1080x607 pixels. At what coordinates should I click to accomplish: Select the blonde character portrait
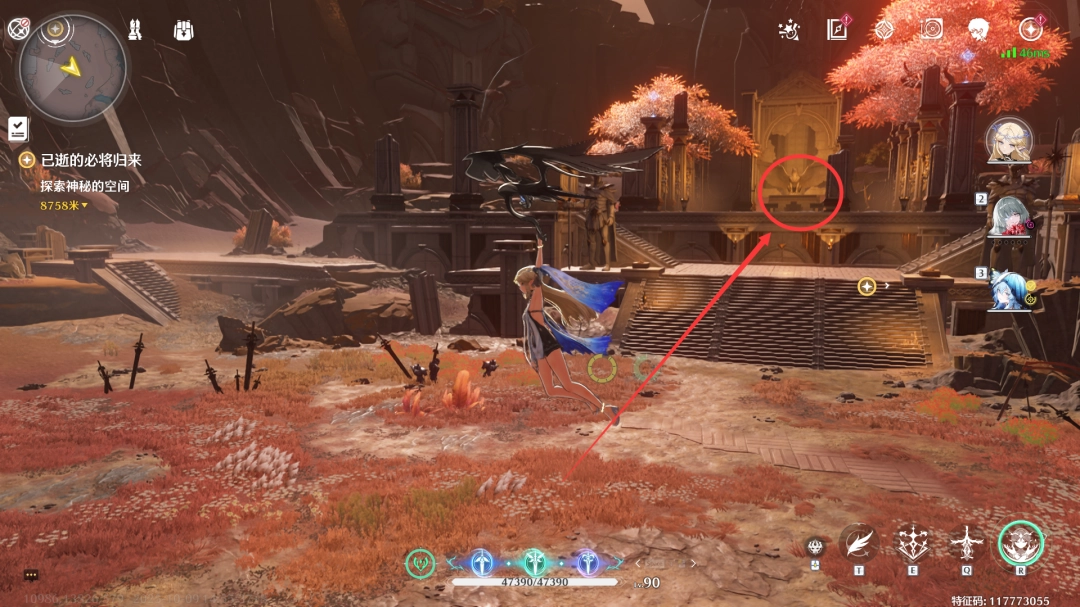point(1009,141)
